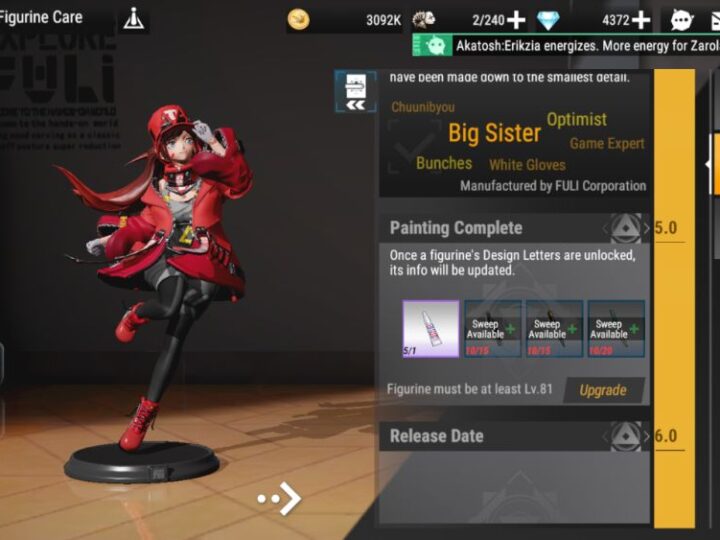Add more stamina with the 2/240 plus
This screenshot has height=540, width=720.
pos(516,20)
